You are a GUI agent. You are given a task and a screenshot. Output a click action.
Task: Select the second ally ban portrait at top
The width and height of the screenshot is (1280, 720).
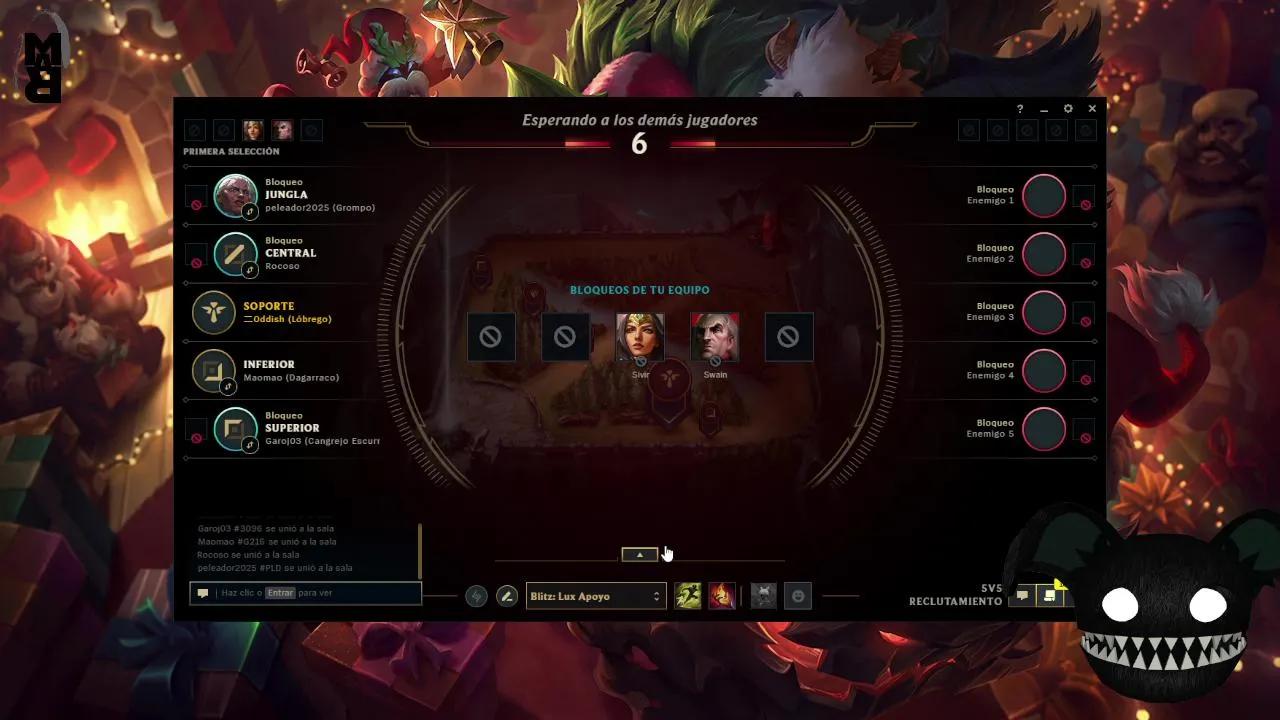[x=224, y=130]
